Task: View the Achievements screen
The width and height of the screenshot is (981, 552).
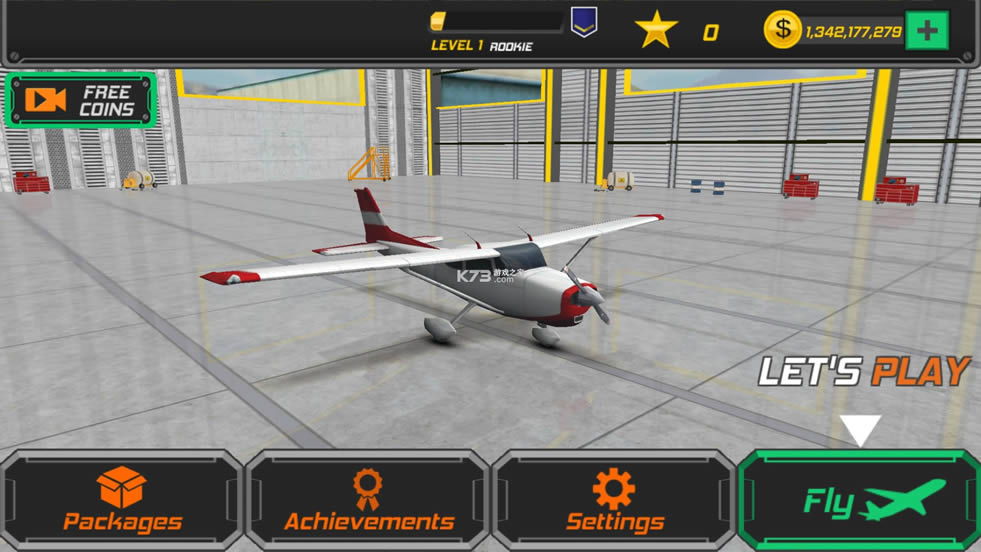Action: 368,500
